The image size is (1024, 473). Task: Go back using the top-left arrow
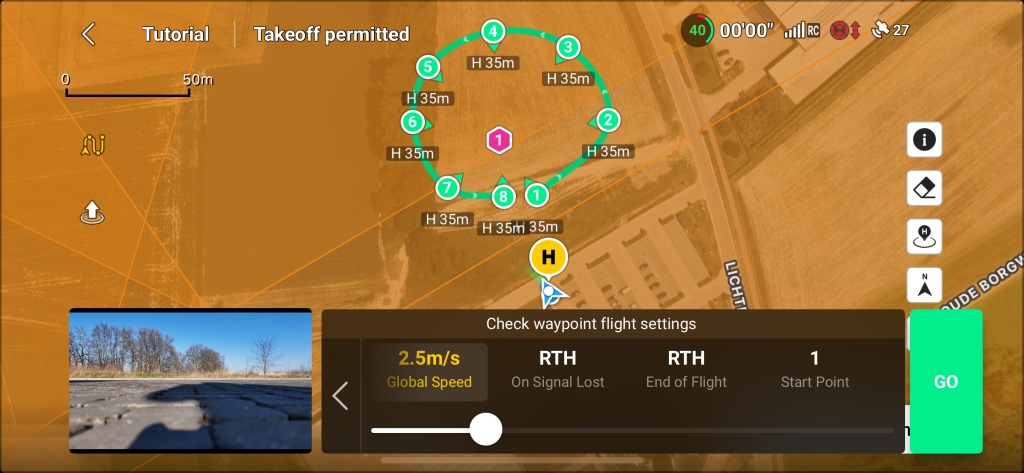(x=89, y=34)
